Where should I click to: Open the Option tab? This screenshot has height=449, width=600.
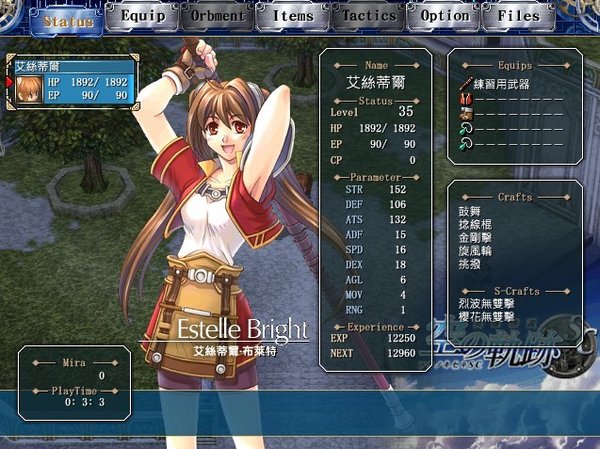445,17
